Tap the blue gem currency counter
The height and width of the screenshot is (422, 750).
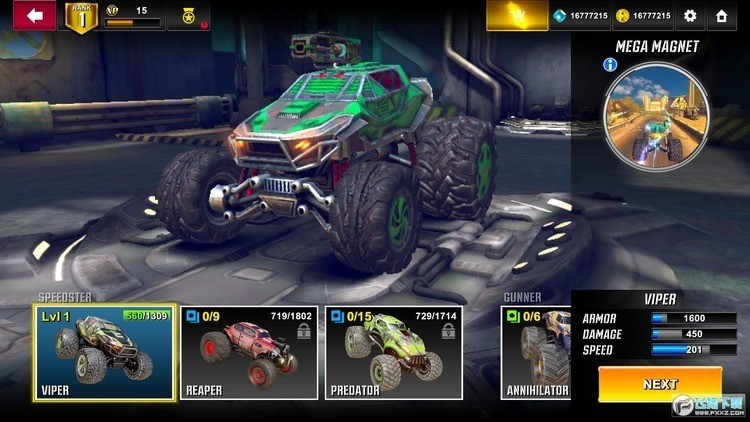tap(582, 16)
